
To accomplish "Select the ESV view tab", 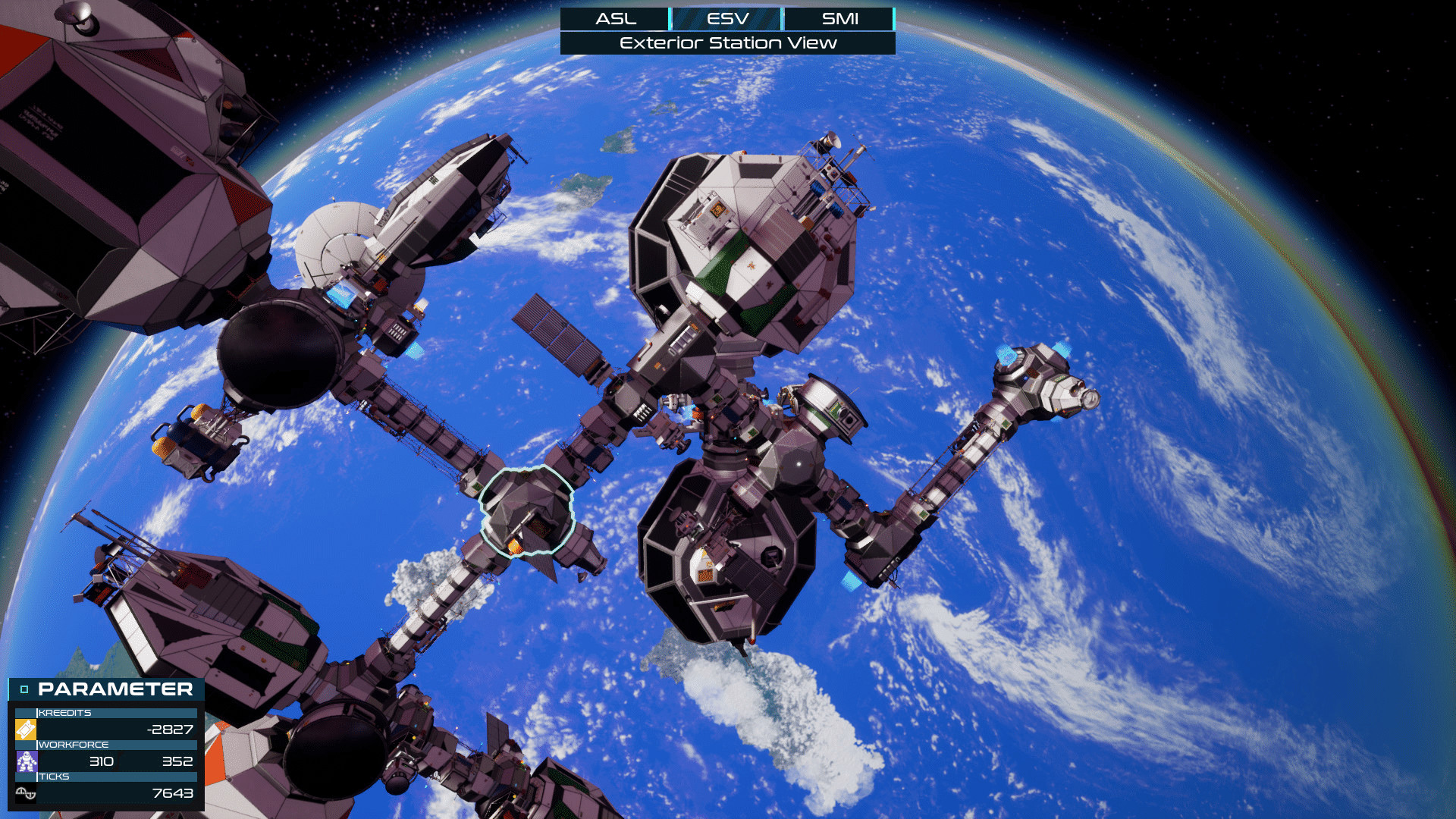I will (x=727, y=19).
